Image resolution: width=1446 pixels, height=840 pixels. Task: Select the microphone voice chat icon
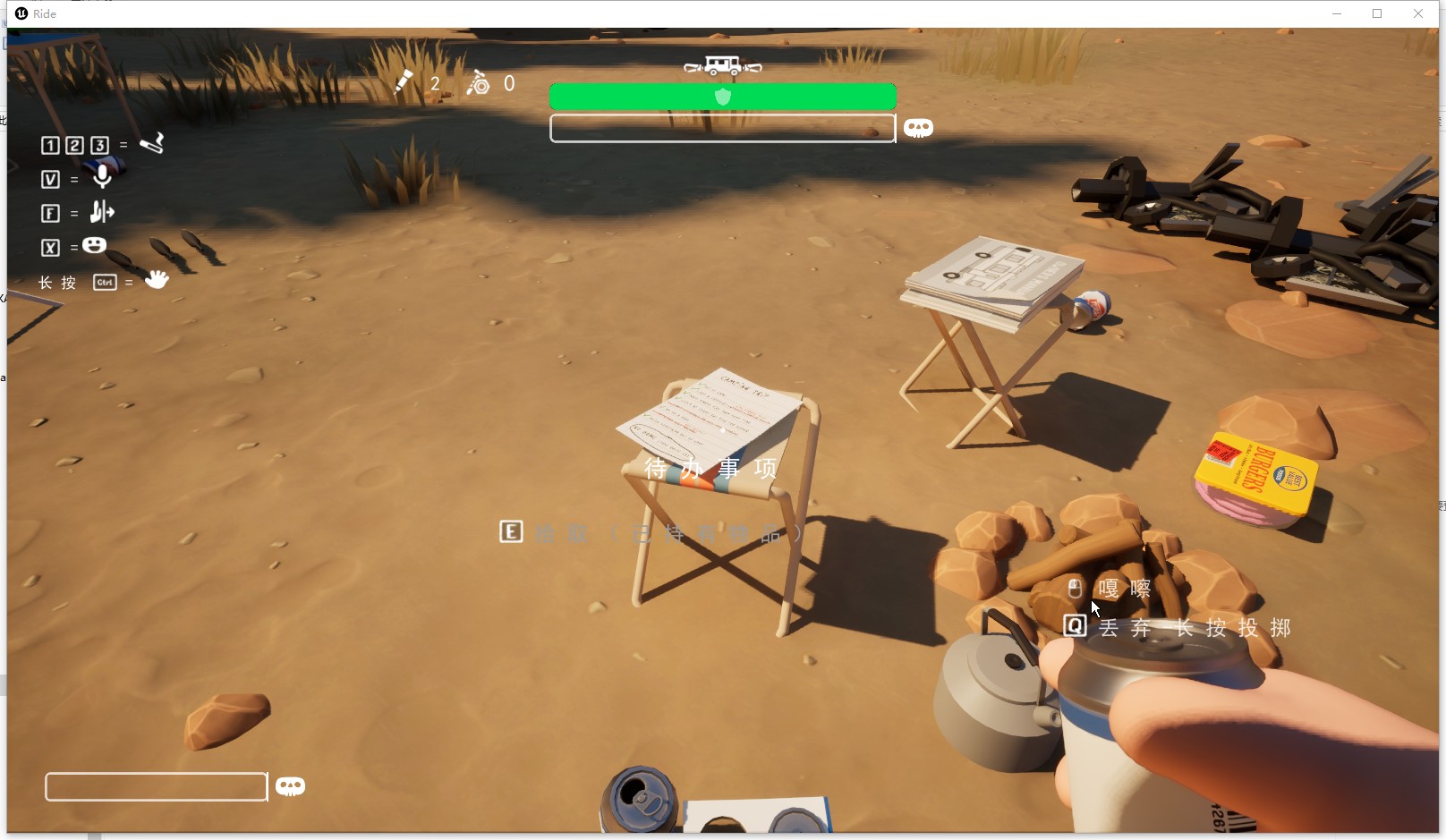[103, 177]
